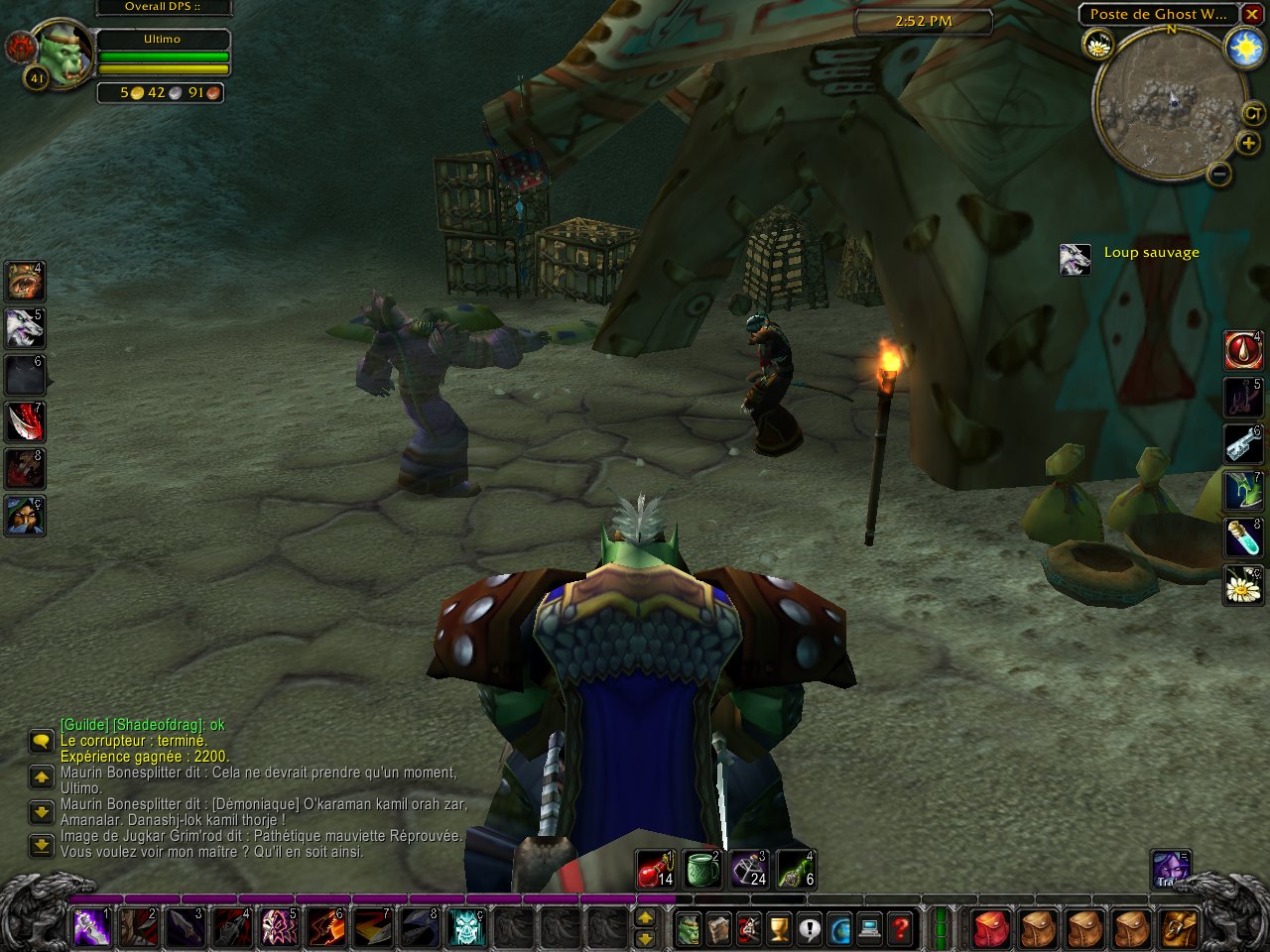This screenshot has width=1270, height=952.
Task: Use the green mug item slot
Action: coord(702,869)
